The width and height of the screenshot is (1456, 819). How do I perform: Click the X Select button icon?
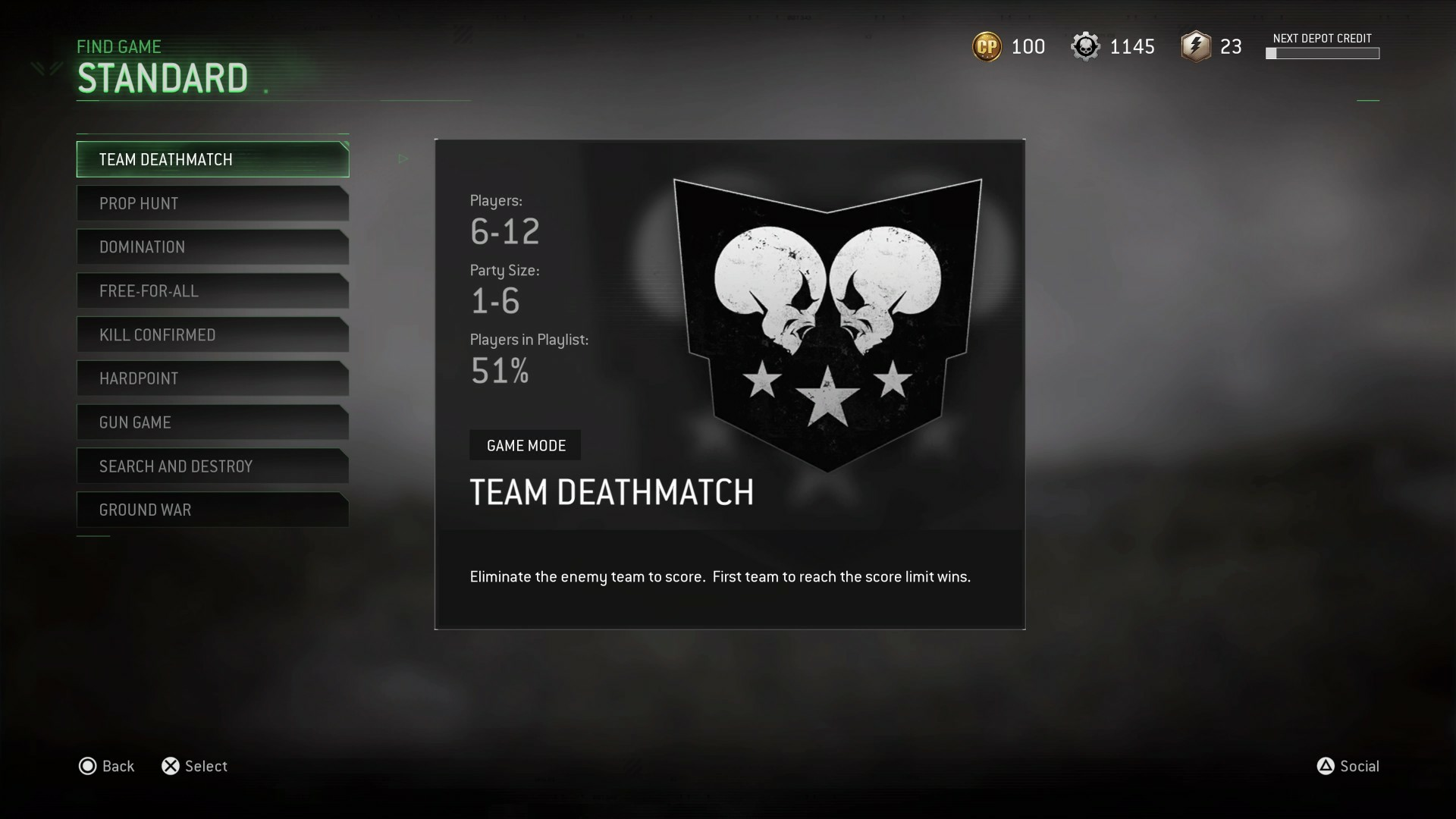click(171, 767)
